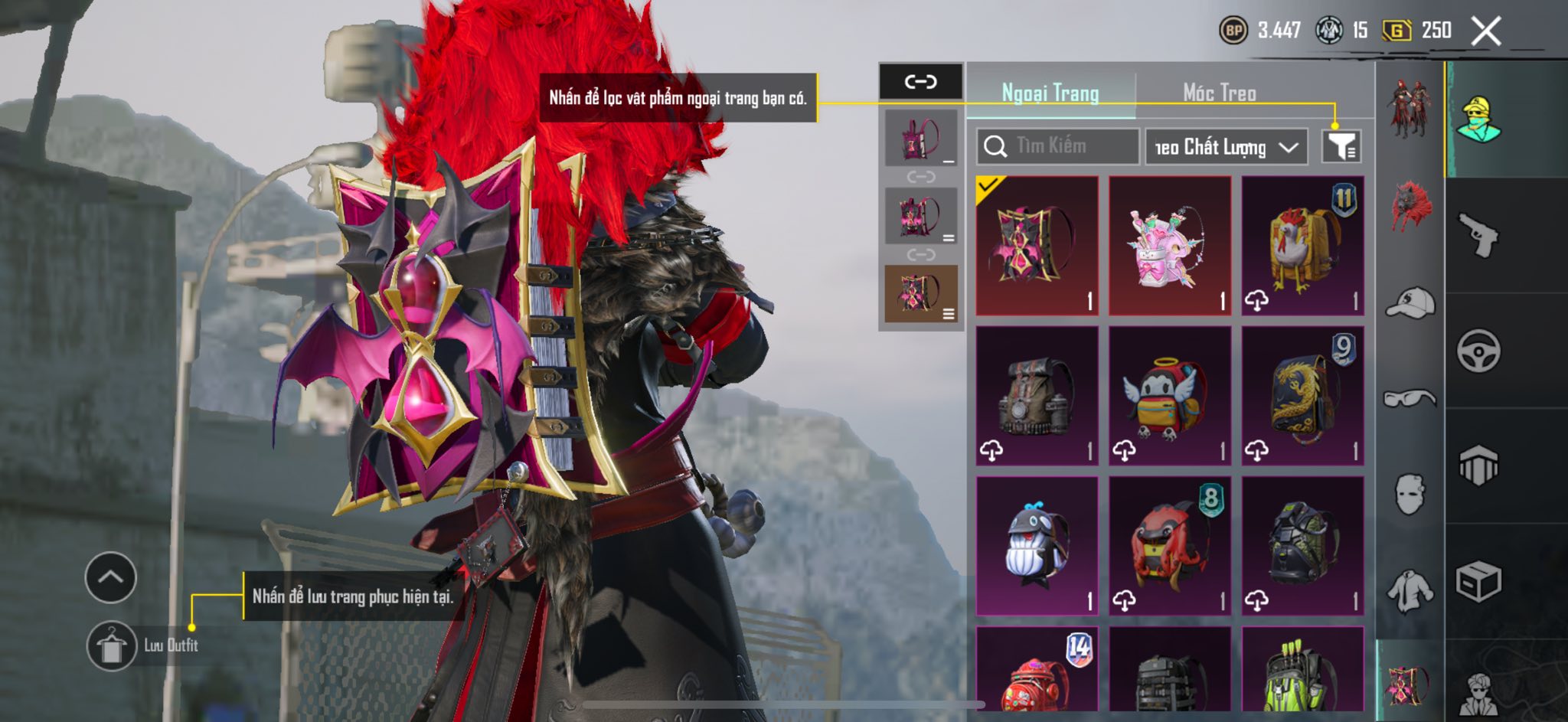Select the whale-shaped backpack skin
1568x722 pixels.
coord(1037,545)
